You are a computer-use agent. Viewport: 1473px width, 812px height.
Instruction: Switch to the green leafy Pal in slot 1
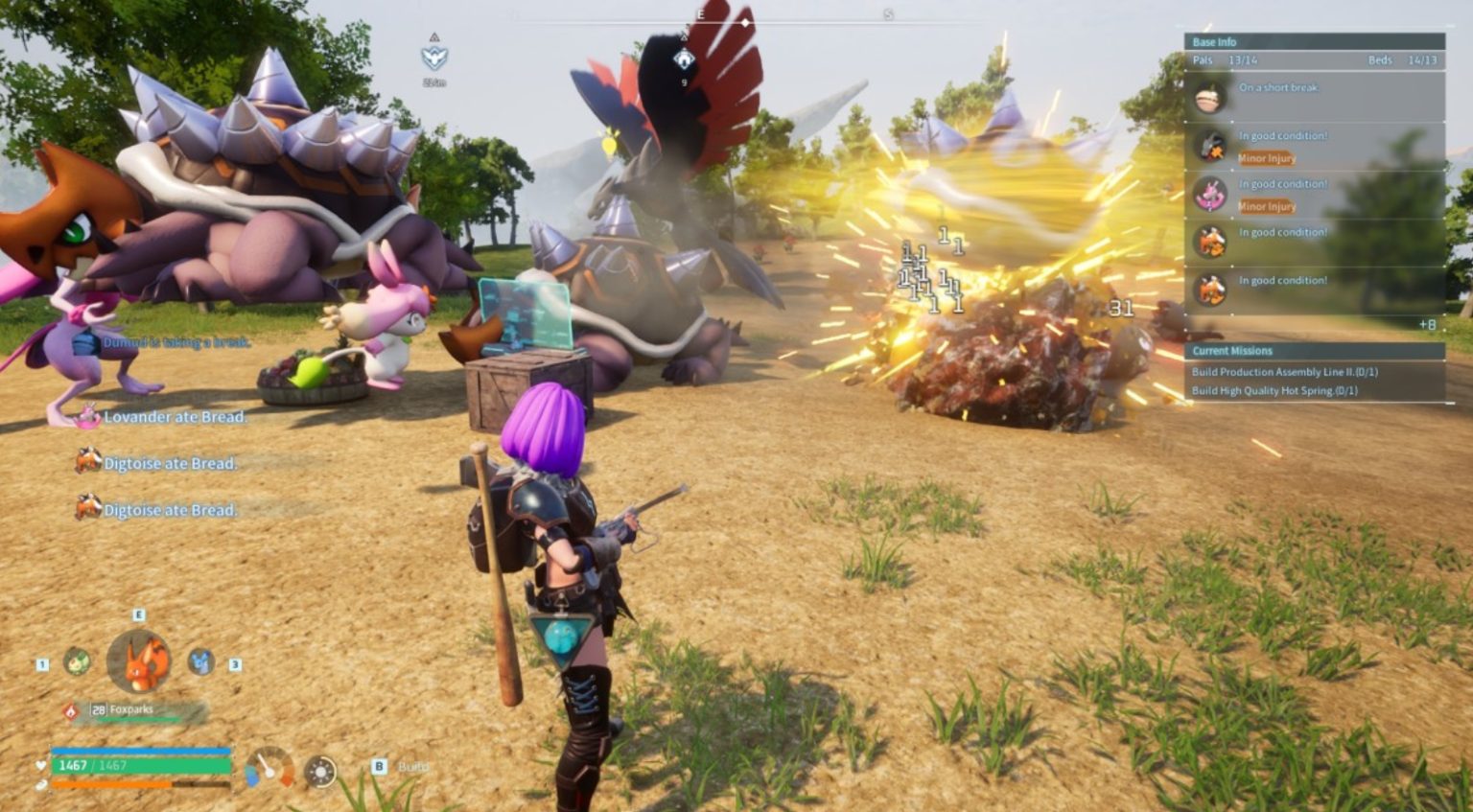pyautogui.click(x=77, y=661)
